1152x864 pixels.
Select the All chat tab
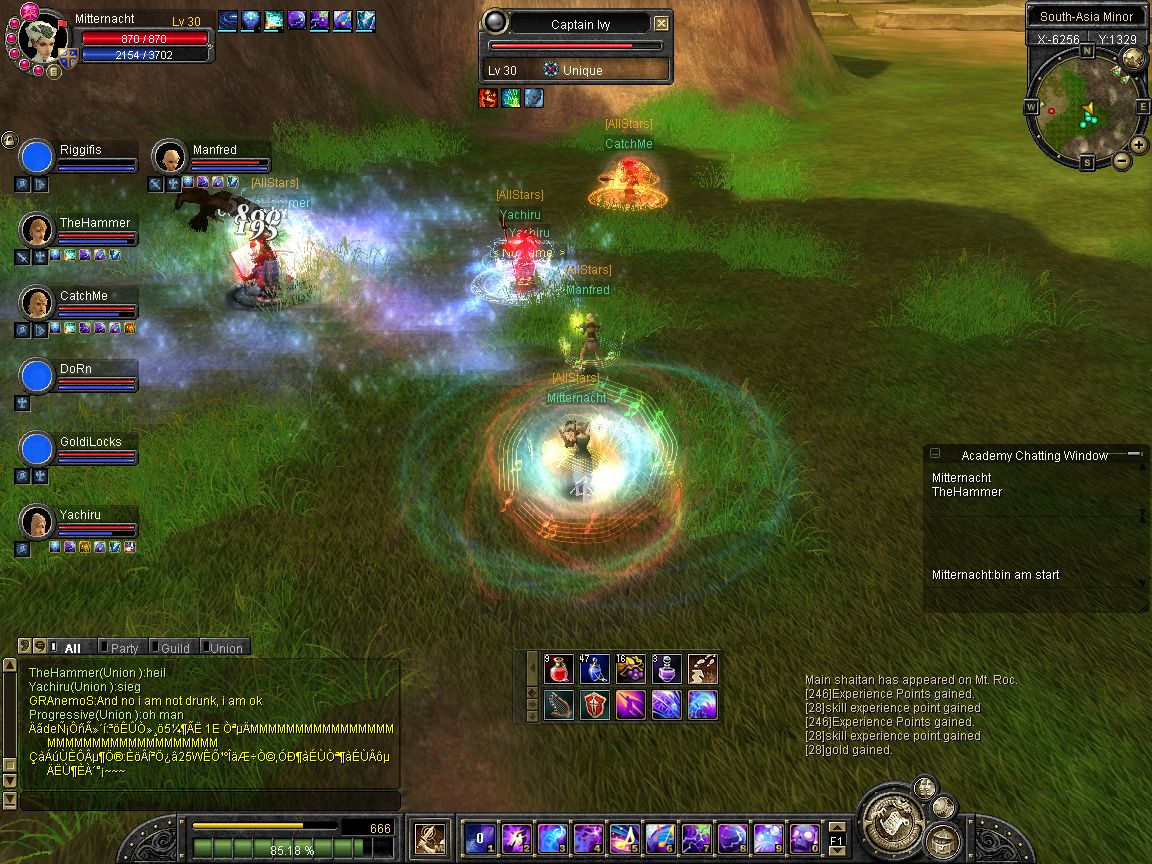(72, 648)
